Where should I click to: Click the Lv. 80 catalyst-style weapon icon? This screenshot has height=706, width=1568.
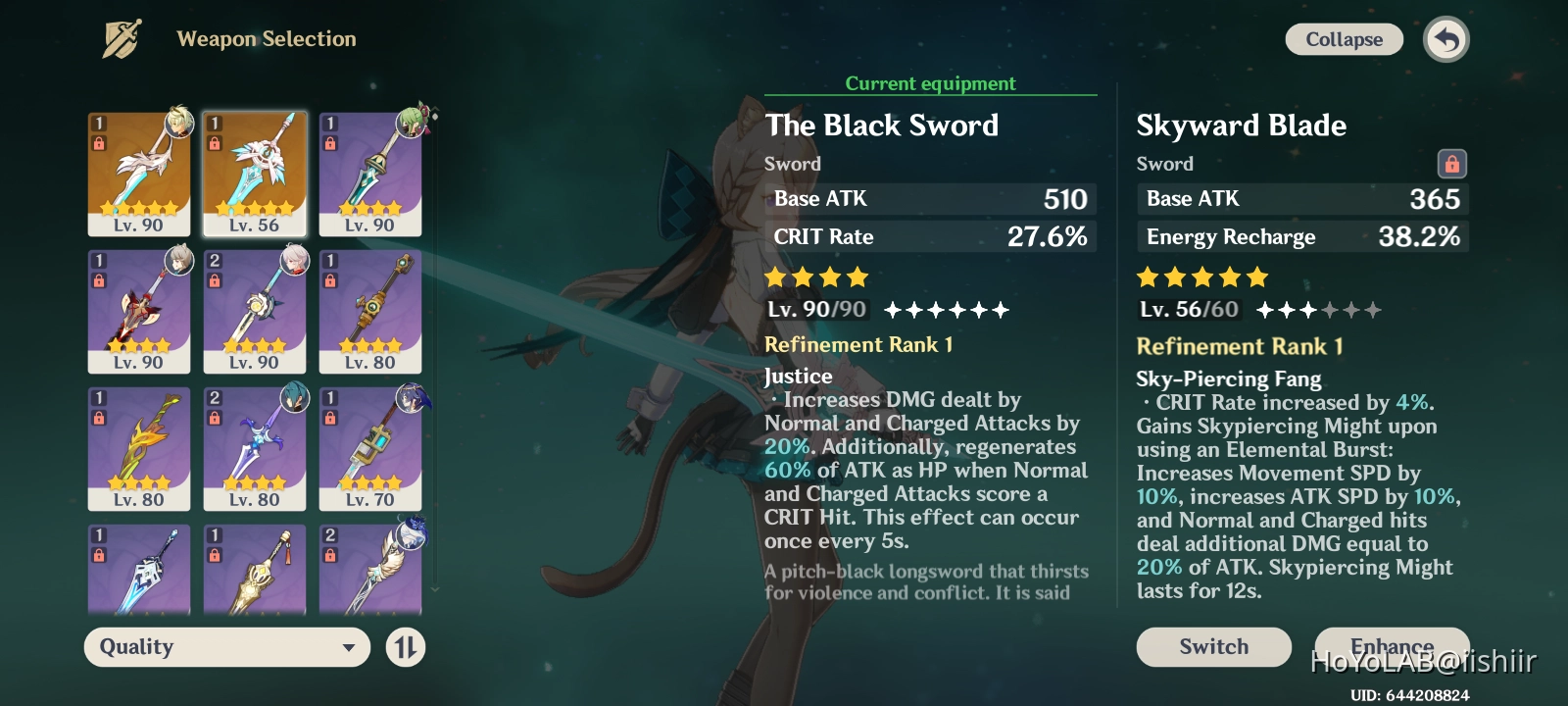[x=370, y=312]
